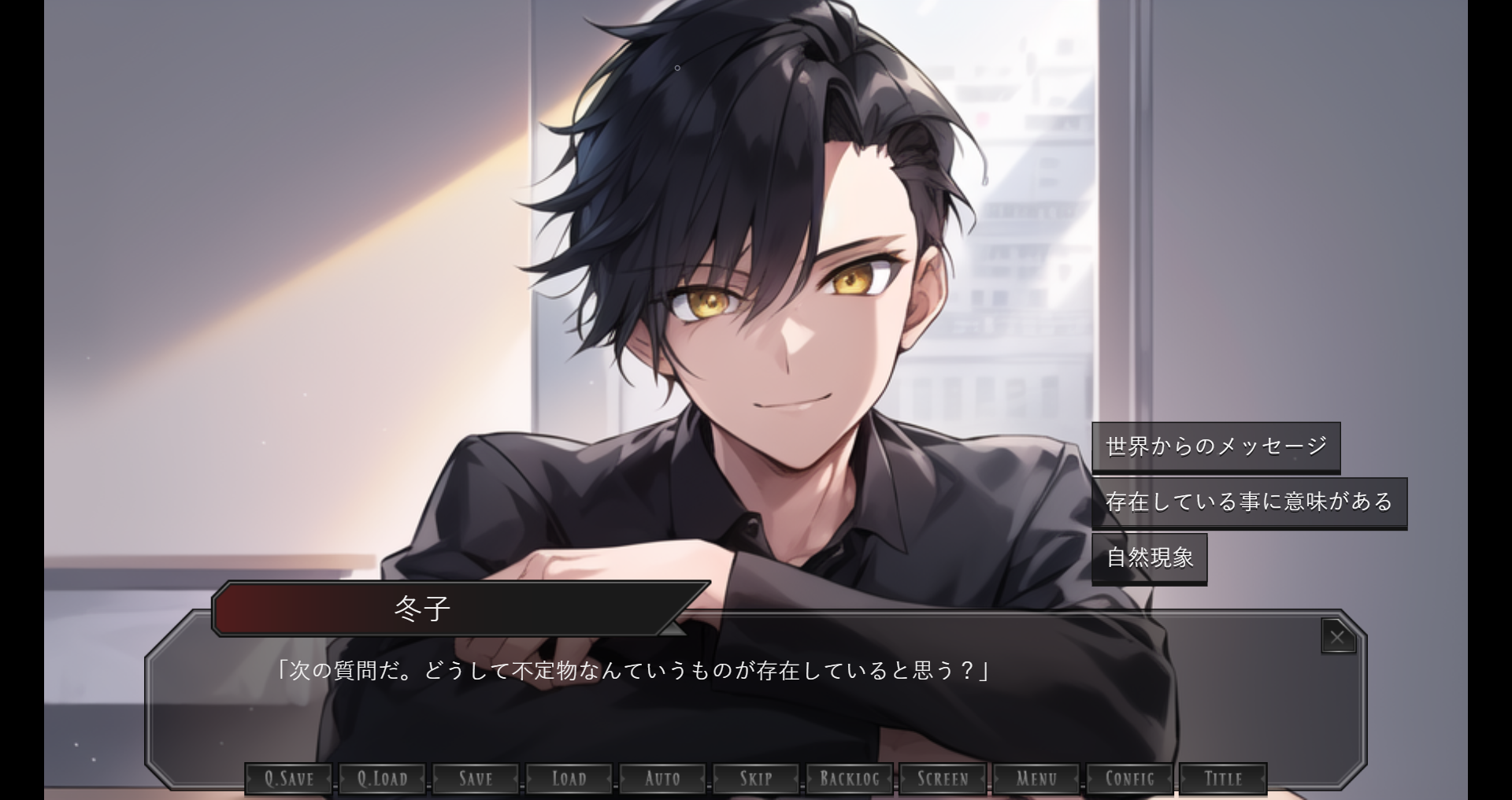Show the Backlog of past dialogue
The image size is (1512, 800).
[849, 779]
